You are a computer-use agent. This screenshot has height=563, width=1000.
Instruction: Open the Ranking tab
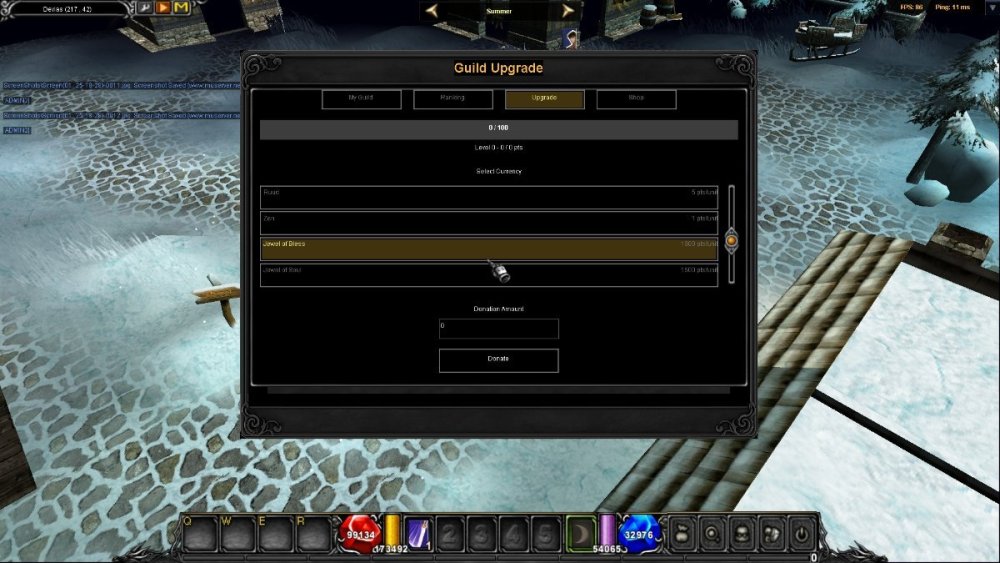point(453,99)
